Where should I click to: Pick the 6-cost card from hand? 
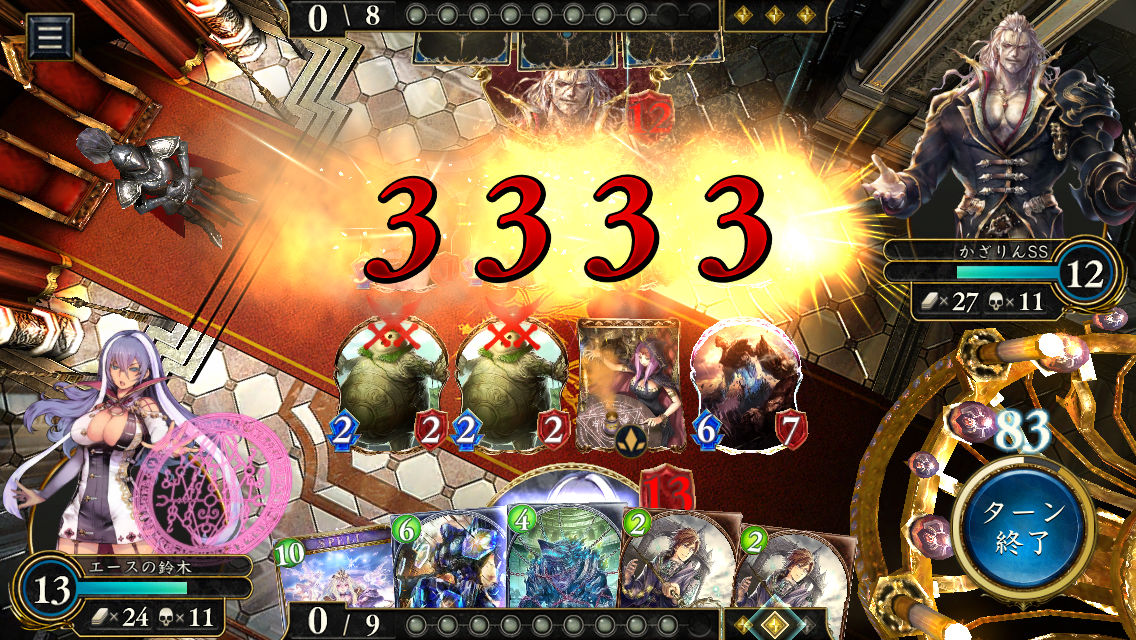(450, 575)
